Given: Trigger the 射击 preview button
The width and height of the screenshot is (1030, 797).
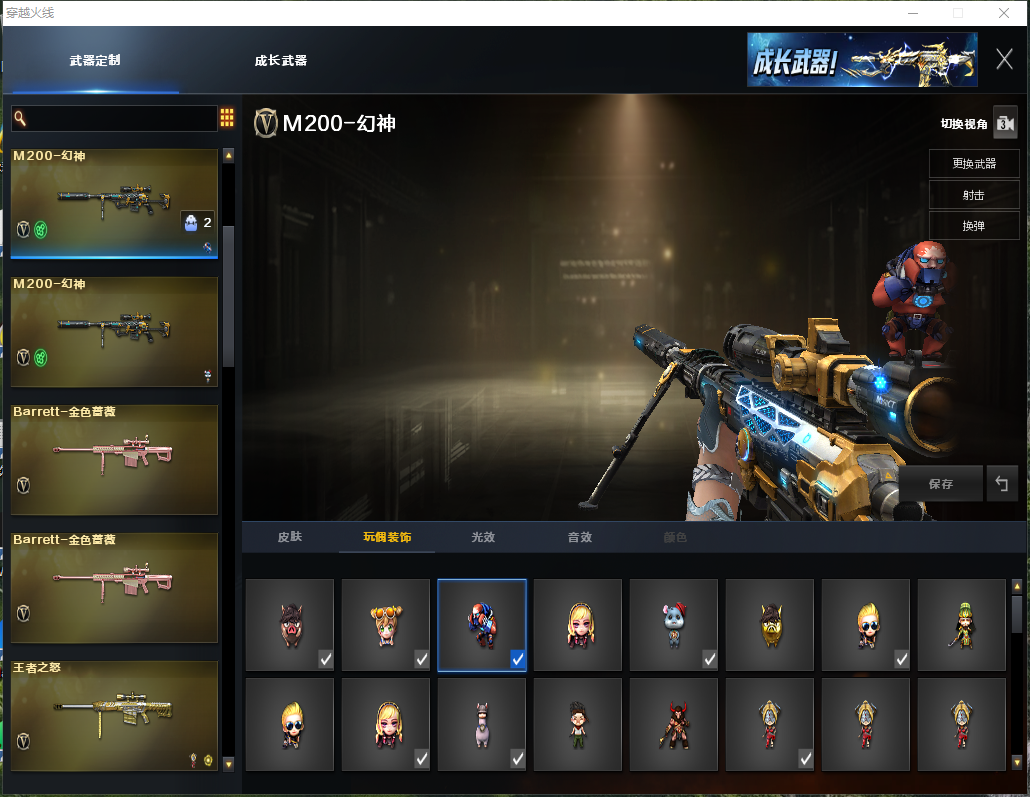Looking at the screenshot, I should click(973, 195).
